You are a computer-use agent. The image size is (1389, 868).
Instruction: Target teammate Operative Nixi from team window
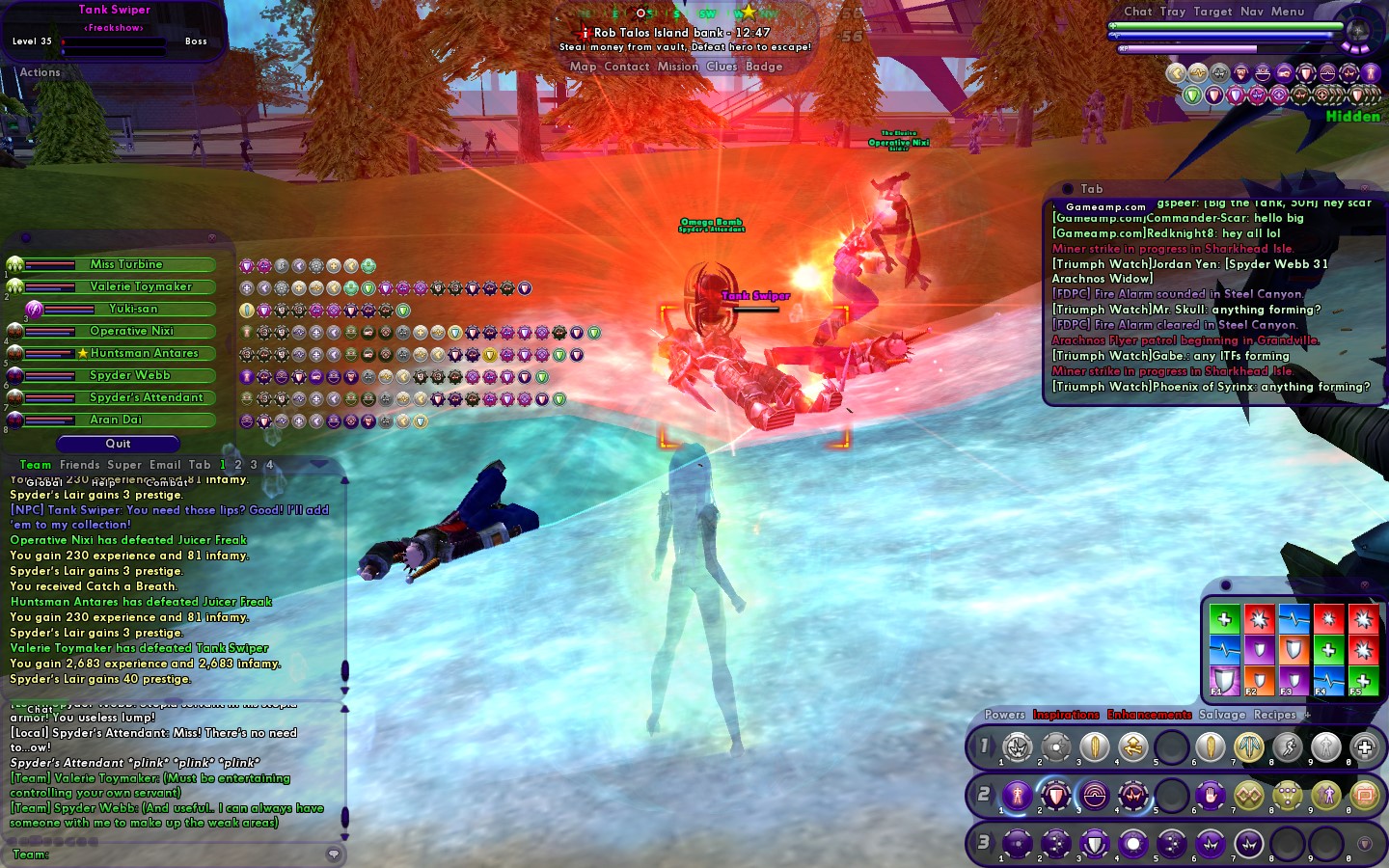131,331
